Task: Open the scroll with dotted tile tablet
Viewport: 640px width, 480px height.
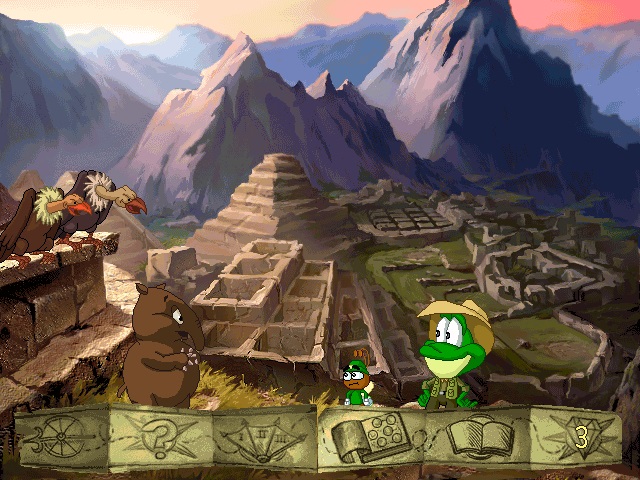Action: tap(371, 438)
